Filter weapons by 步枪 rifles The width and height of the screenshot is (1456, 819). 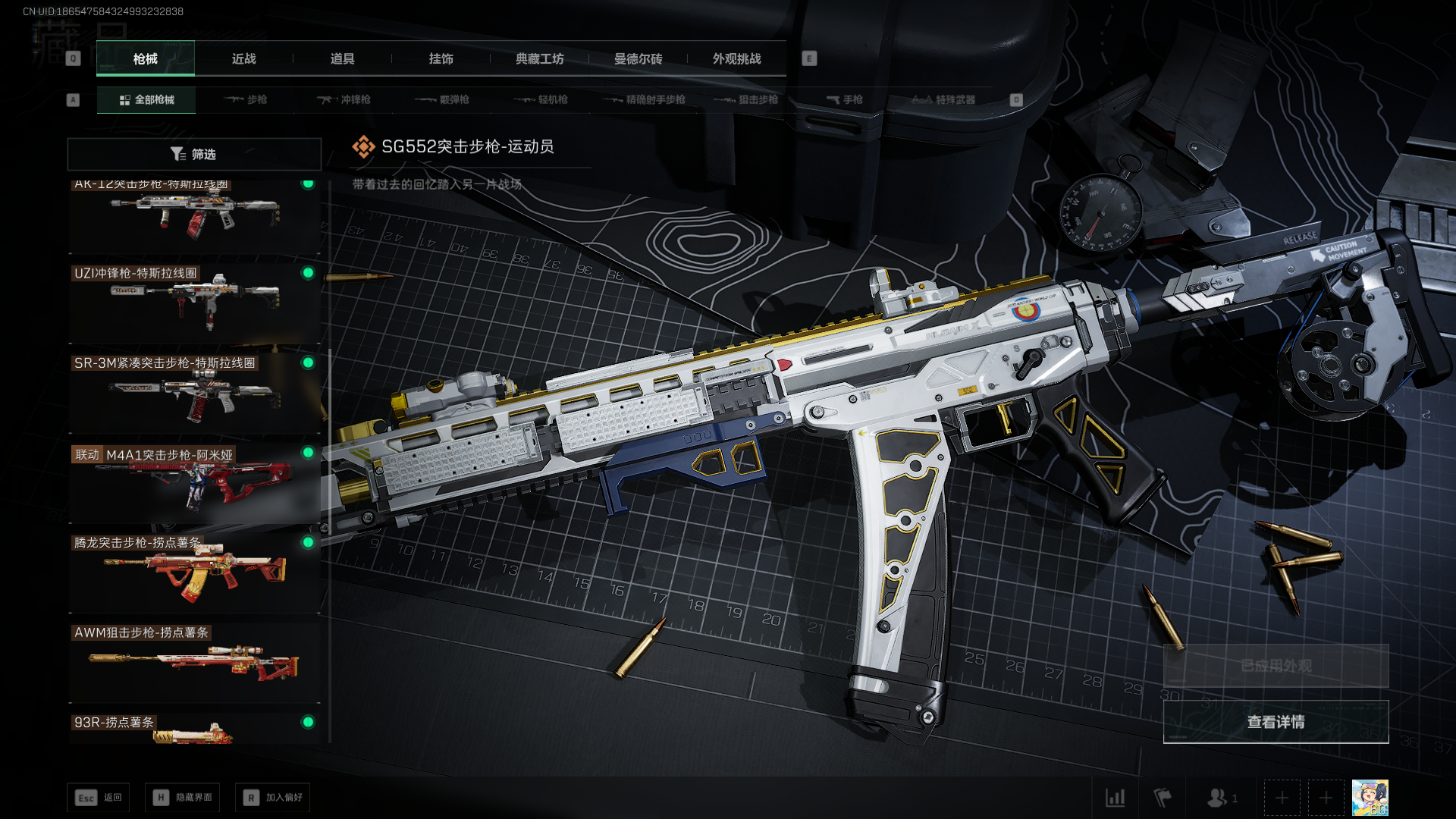tap(246, 99)
